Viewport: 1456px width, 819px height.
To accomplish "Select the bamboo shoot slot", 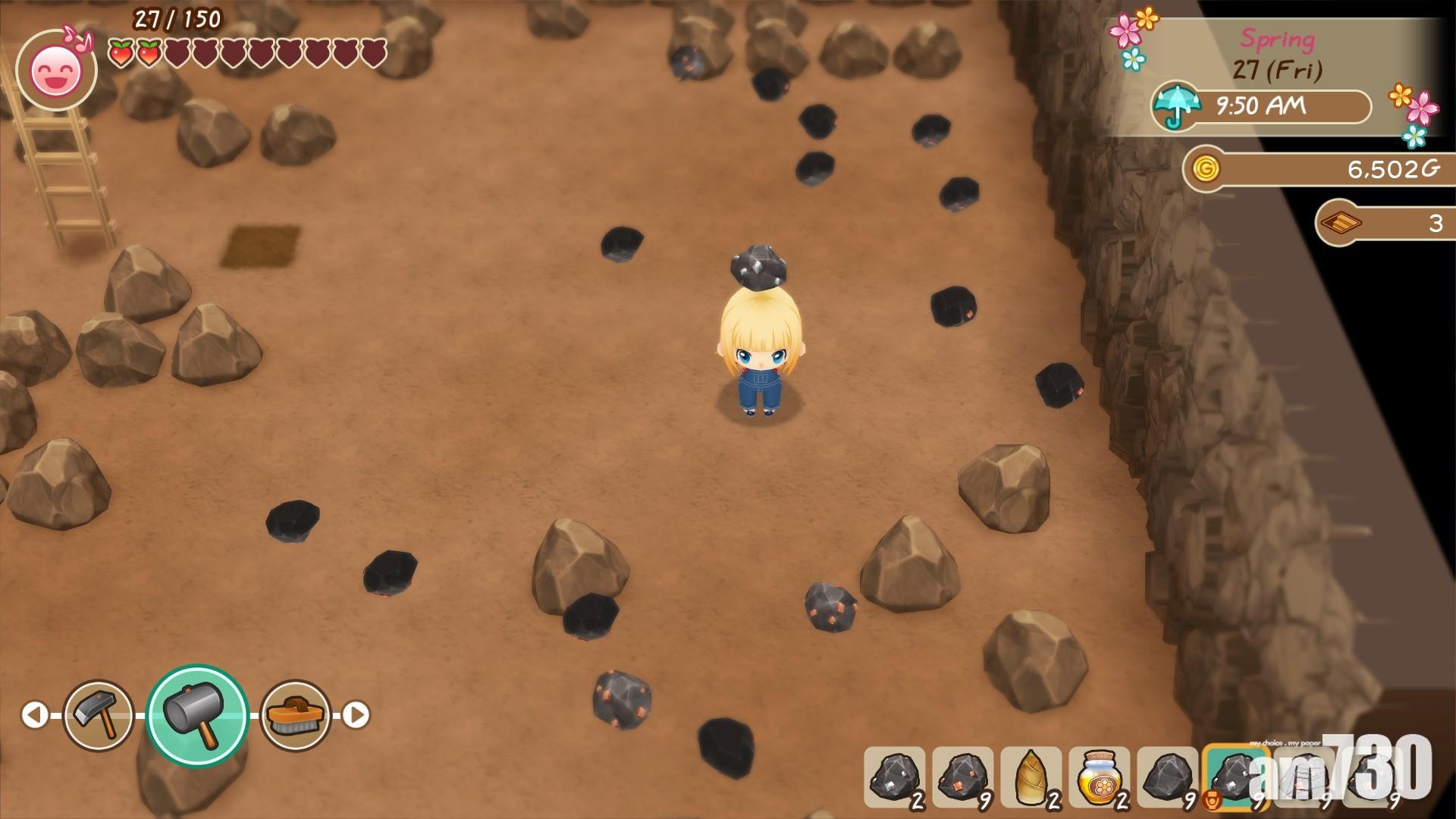I will 1031,777.
